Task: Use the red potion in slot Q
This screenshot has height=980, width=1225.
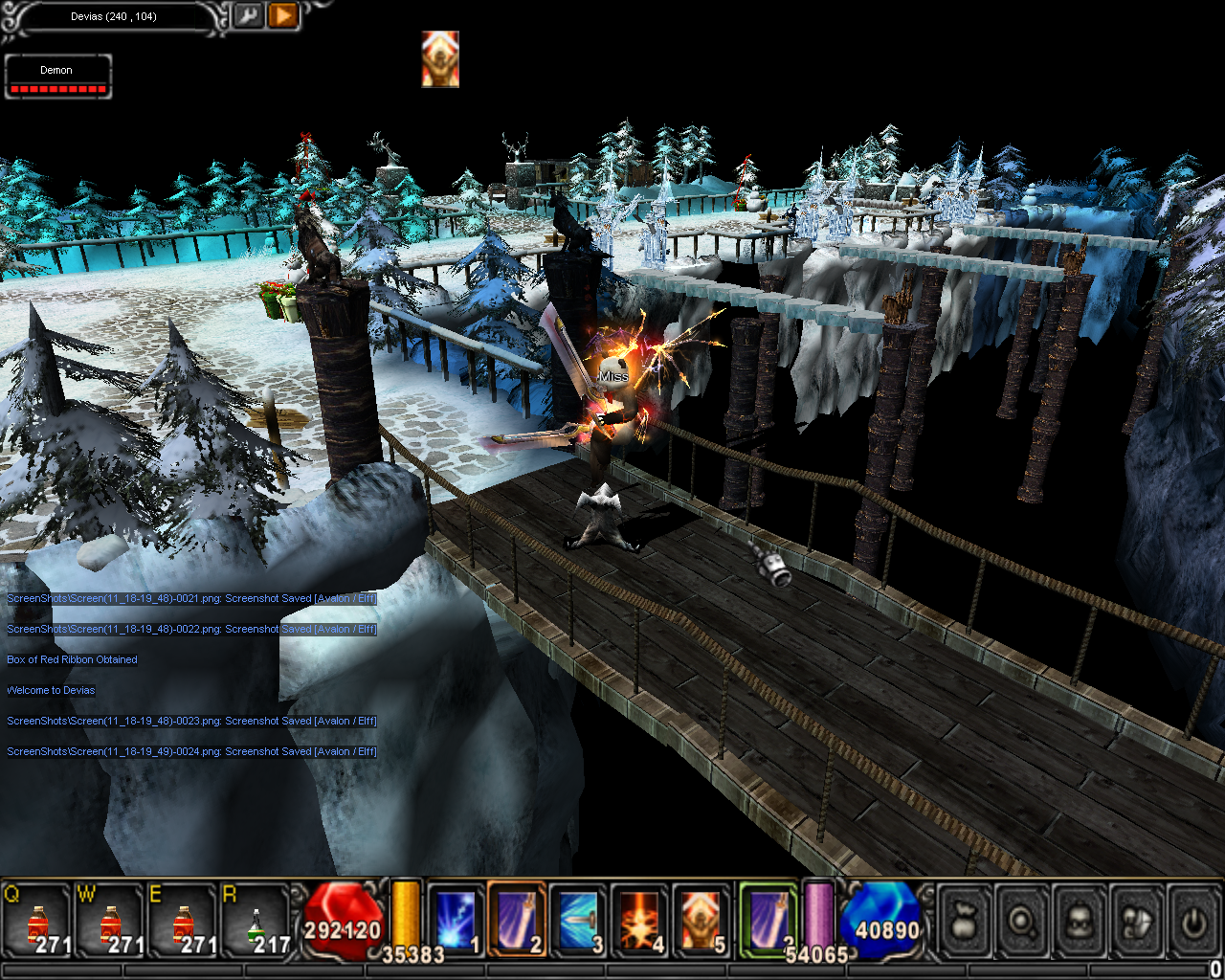Action: pyautogui.click(x=38, y=923)
